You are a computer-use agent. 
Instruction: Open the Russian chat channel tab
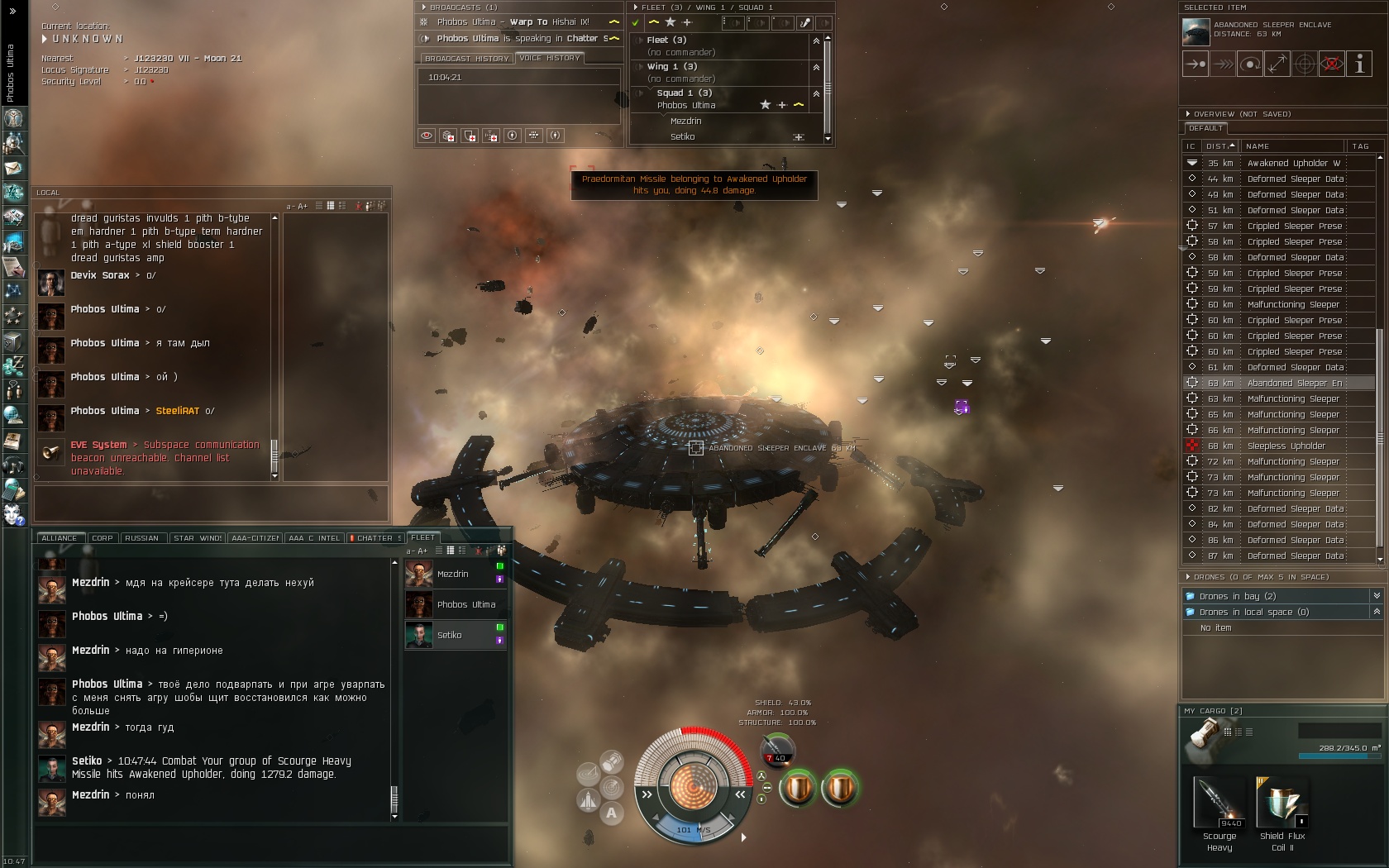pos(141,538)
